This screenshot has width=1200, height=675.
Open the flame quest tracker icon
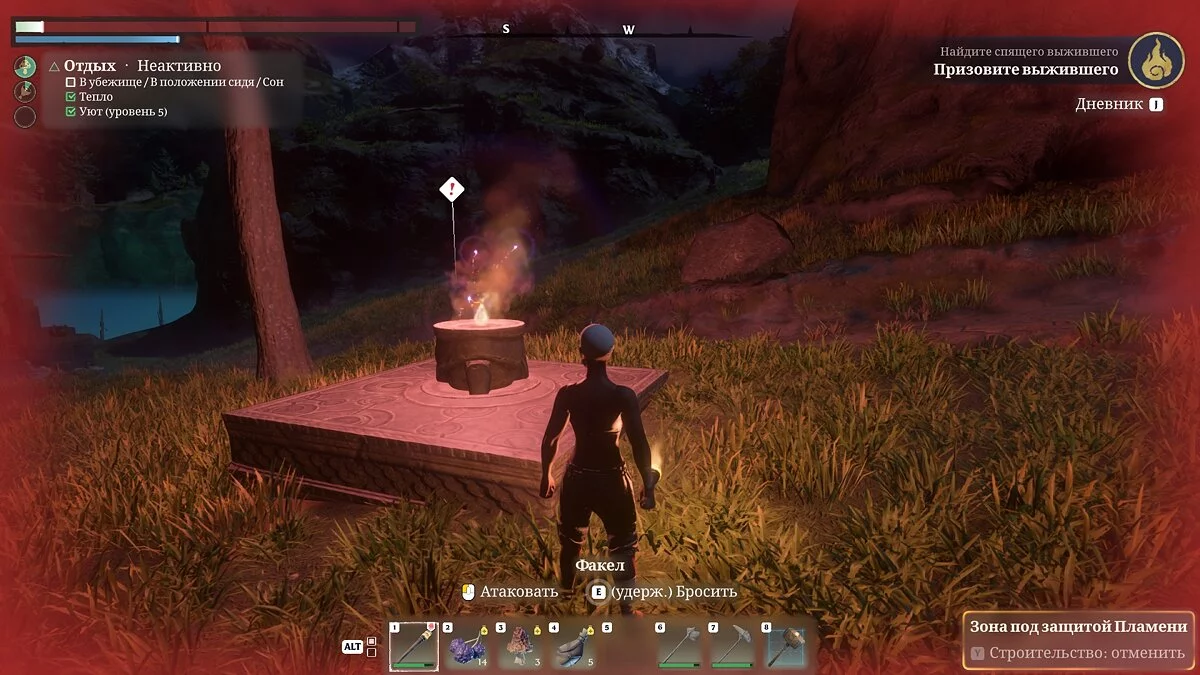point(1156,60)
